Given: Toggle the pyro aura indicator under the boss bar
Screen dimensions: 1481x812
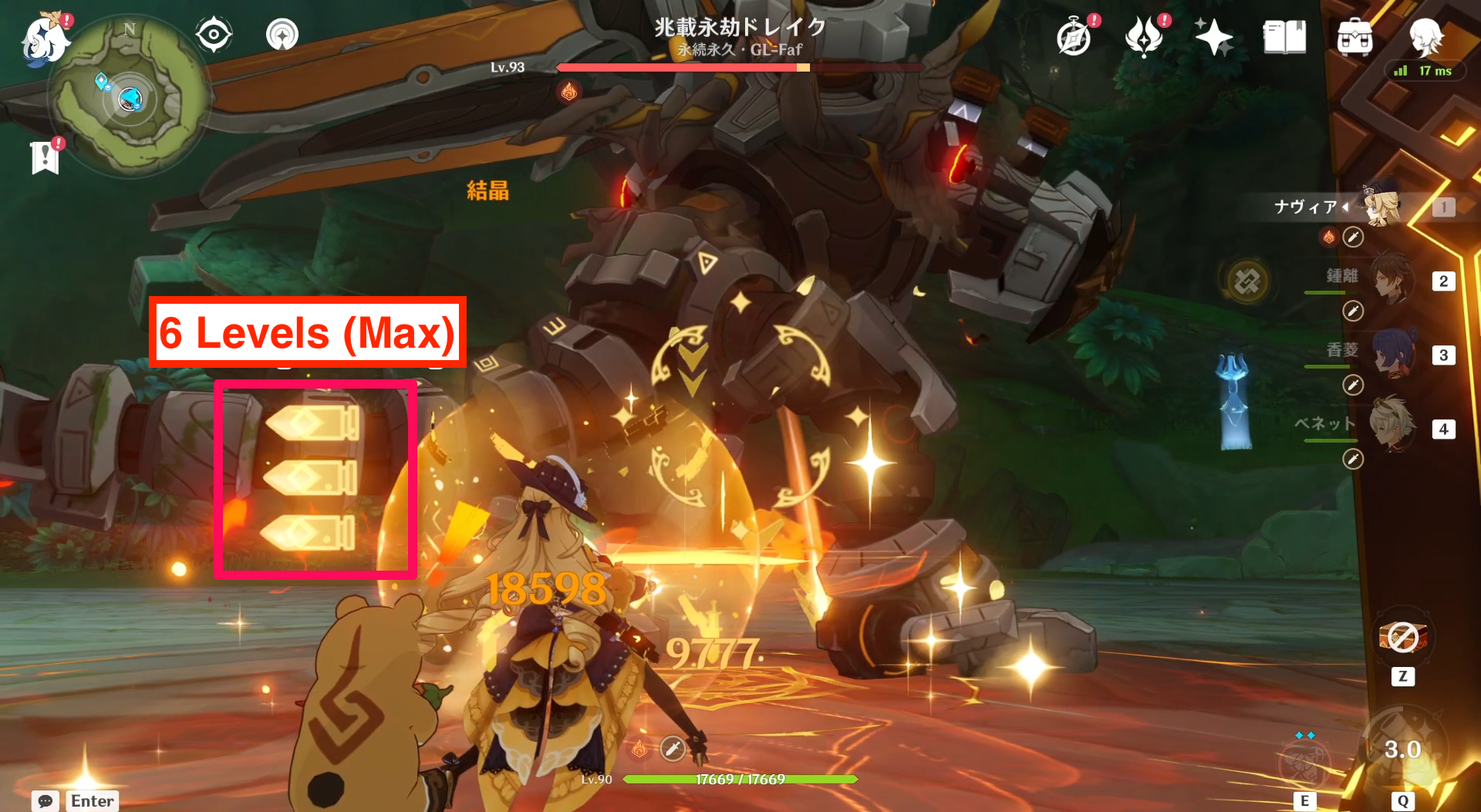Looking at the screenshot, I should pos(569,92).
